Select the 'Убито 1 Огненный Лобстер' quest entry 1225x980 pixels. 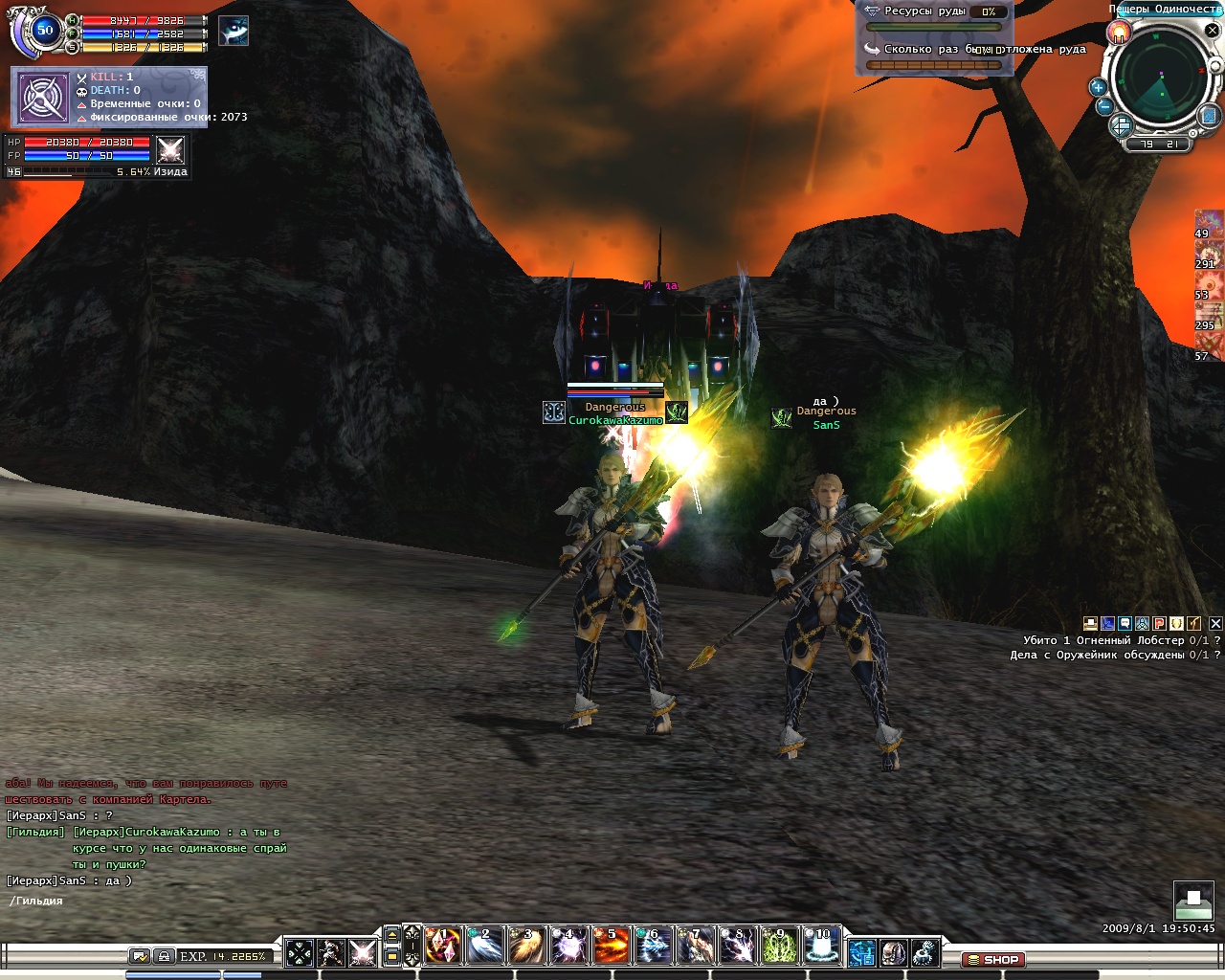point(1116,640)
